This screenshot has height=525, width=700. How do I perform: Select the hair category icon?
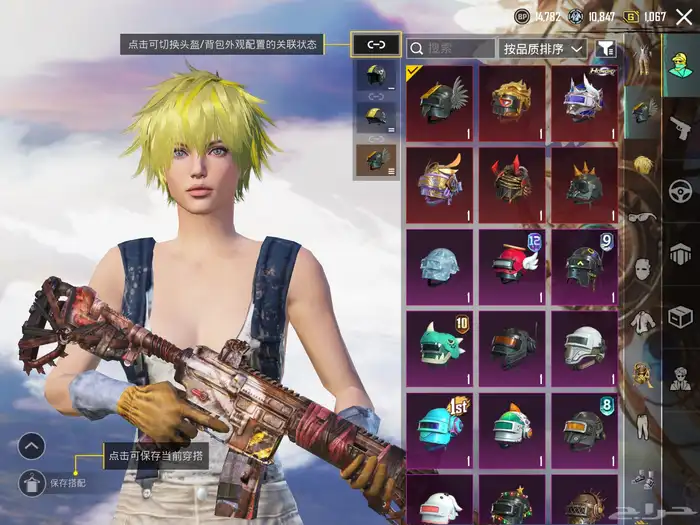coord(642,164)
